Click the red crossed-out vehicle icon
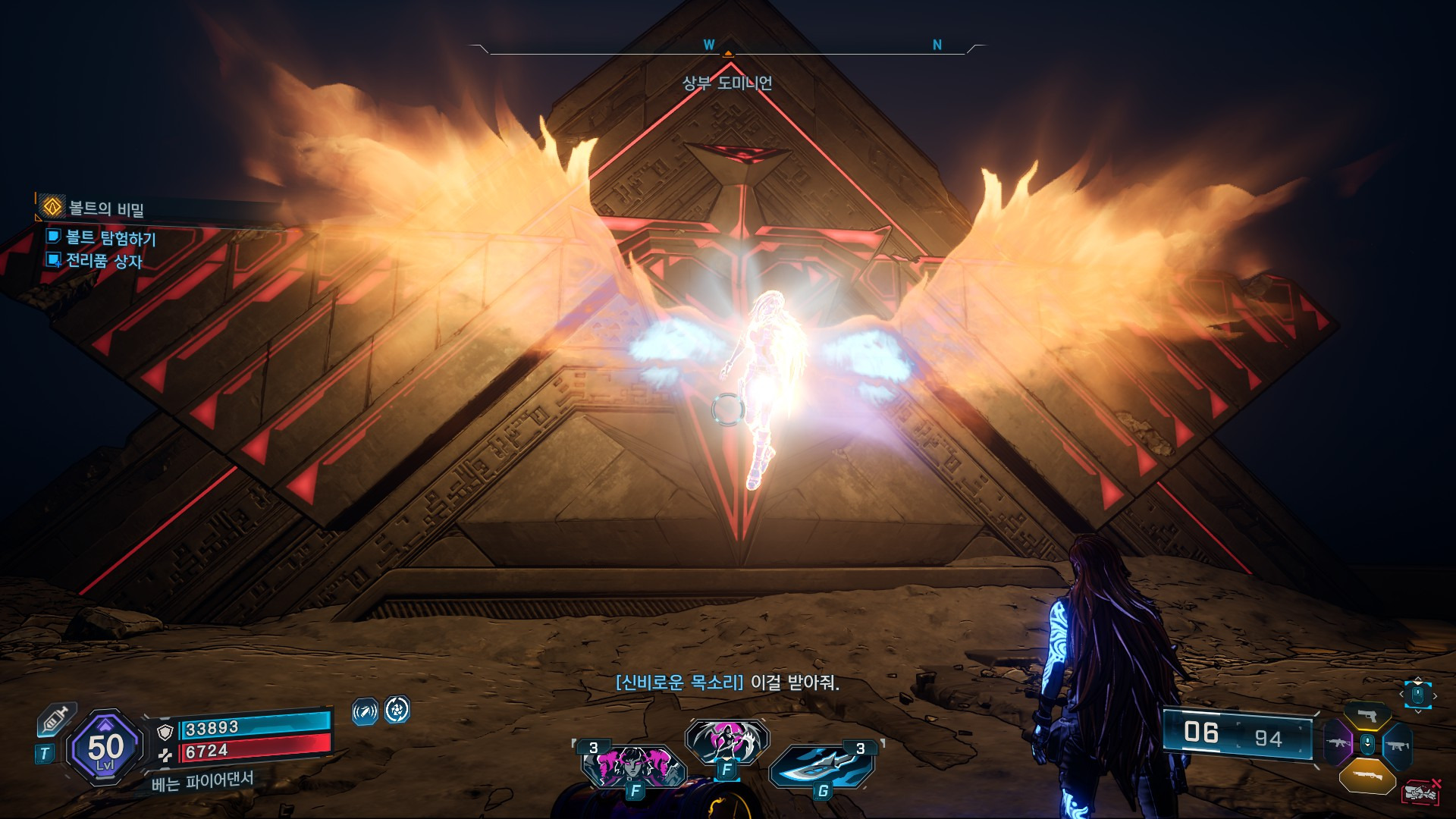Viewport: 1456px width, 819px height. click(1420, 792)
